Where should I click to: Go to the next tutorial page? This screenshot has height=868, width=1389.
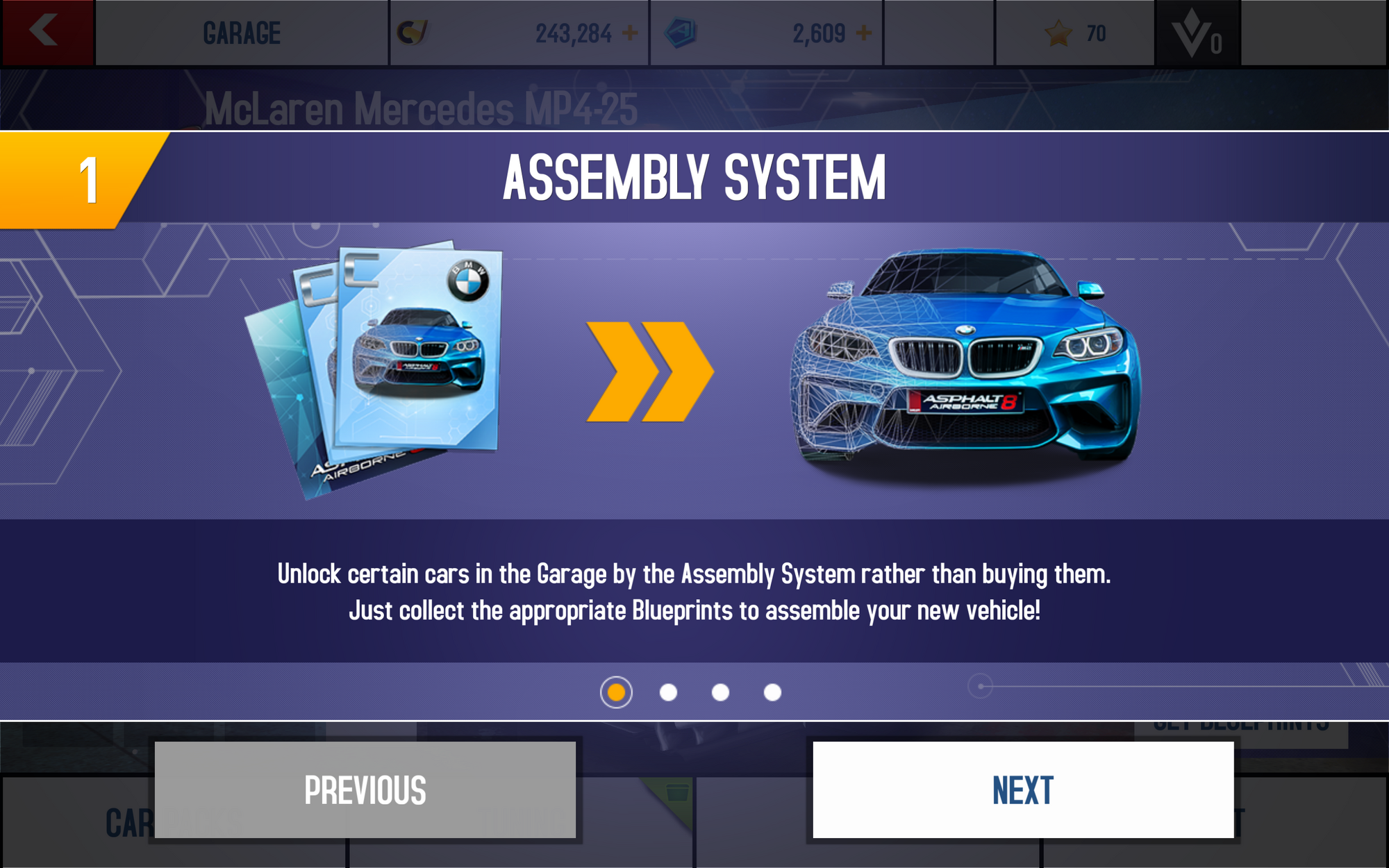tap(1023, 790)
